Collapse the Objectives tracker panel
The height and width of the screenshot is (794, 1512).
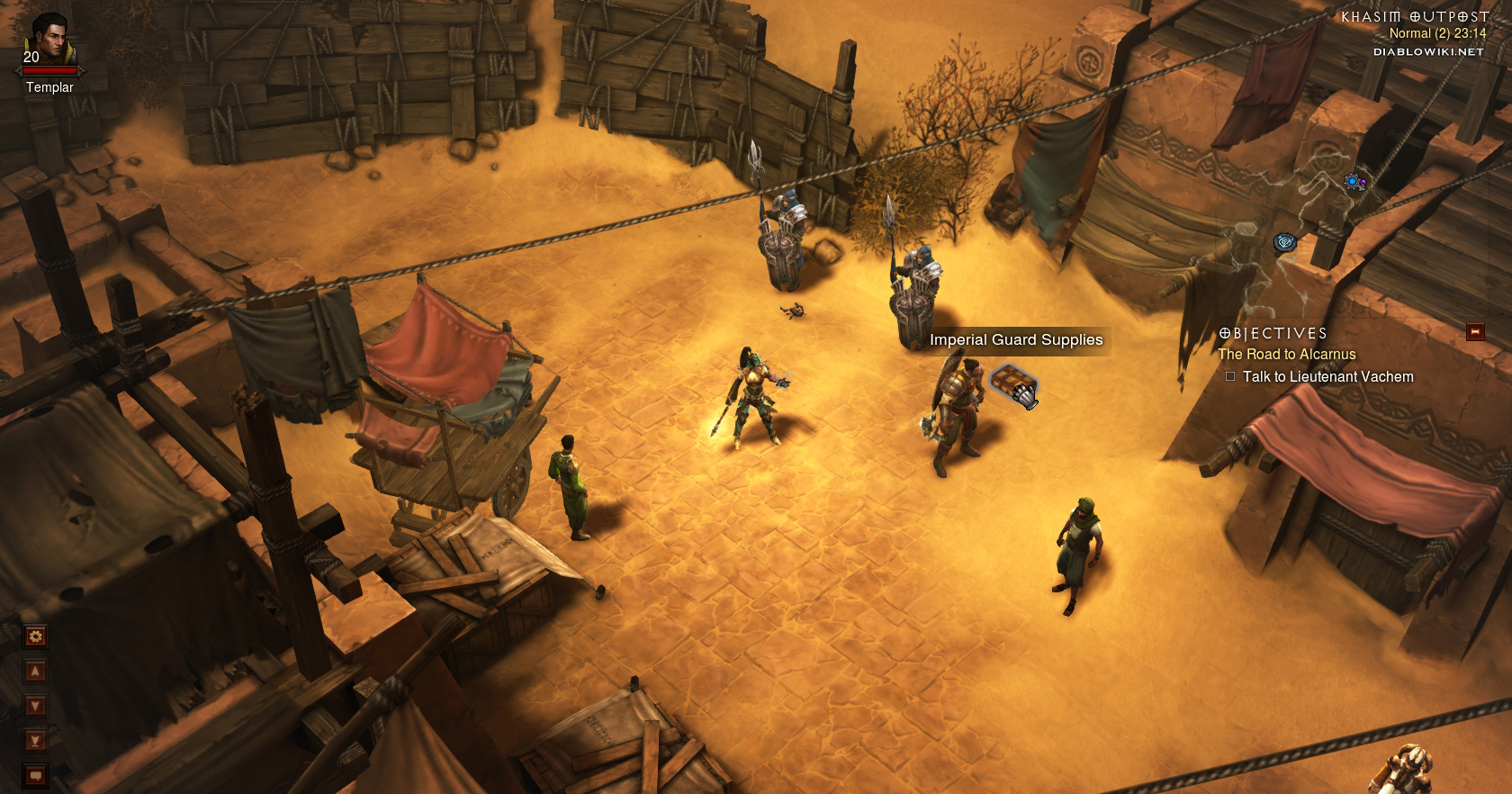(1474, 332)
